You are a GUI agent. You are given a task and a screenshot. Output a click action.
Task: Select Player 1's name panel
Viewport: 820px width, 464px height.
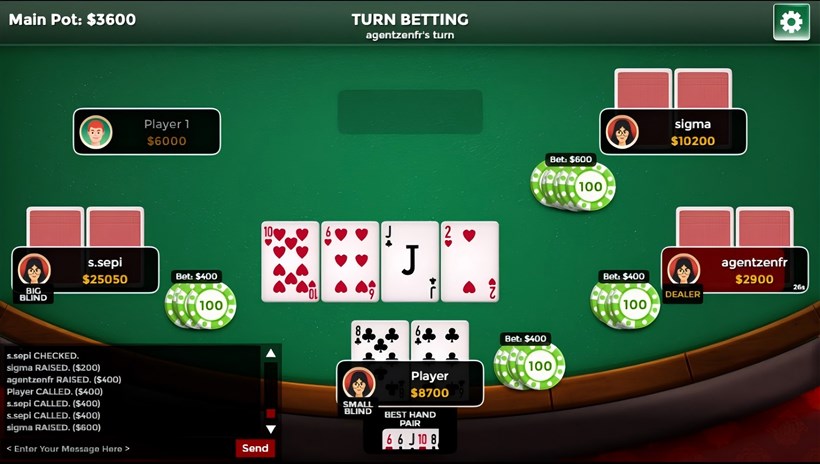147,132
